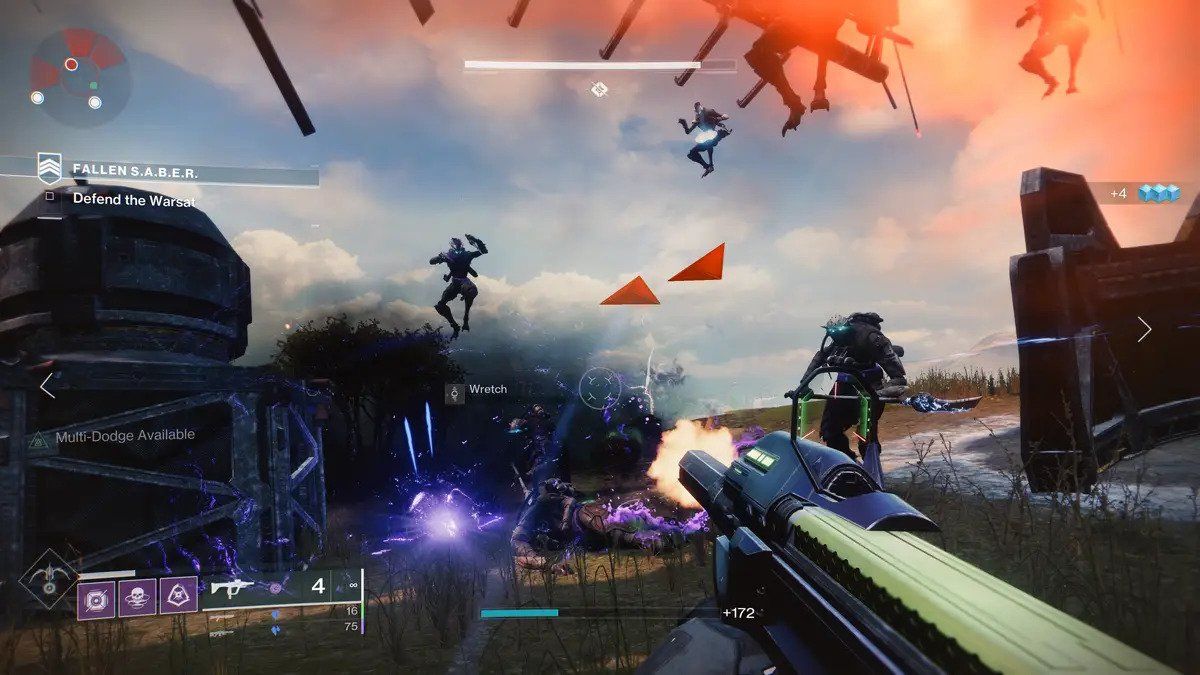Select the equipped rifle weapon icon
The height and width of the screenshot is (675, 1200).
pyautogui.click(x=232, y=588)
